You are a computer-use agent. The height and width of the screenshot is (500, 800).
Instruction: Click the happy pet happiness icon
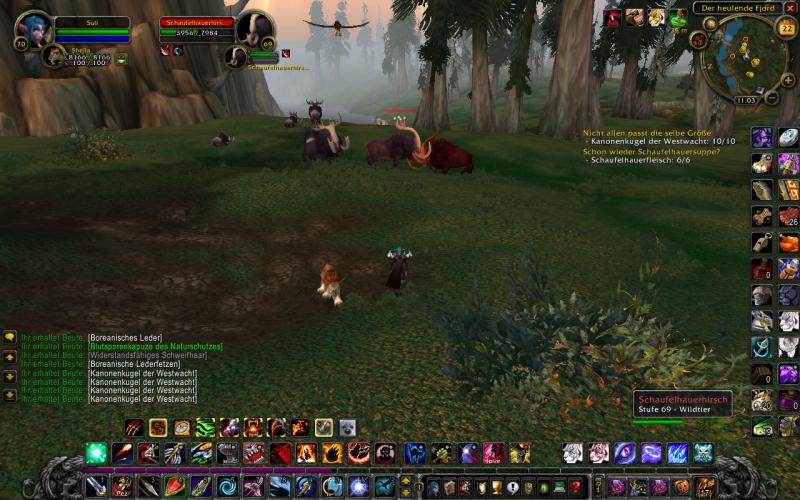click(x=121, y=59)
